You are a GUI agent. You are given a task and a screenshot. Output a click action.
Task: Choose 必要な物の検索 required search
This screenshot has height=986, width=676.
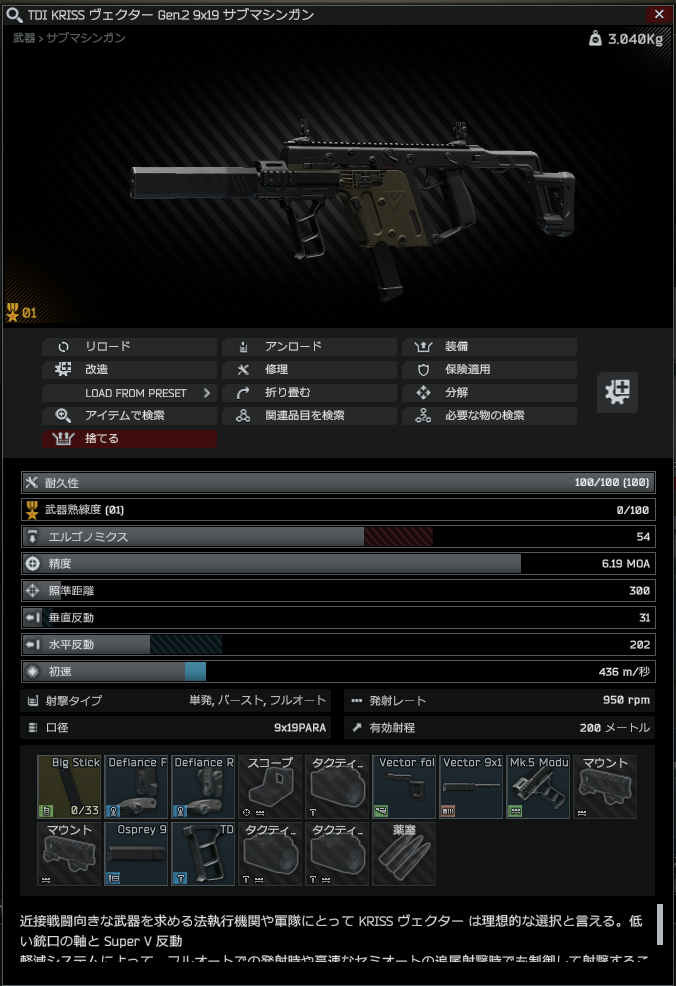click(489, 416)
